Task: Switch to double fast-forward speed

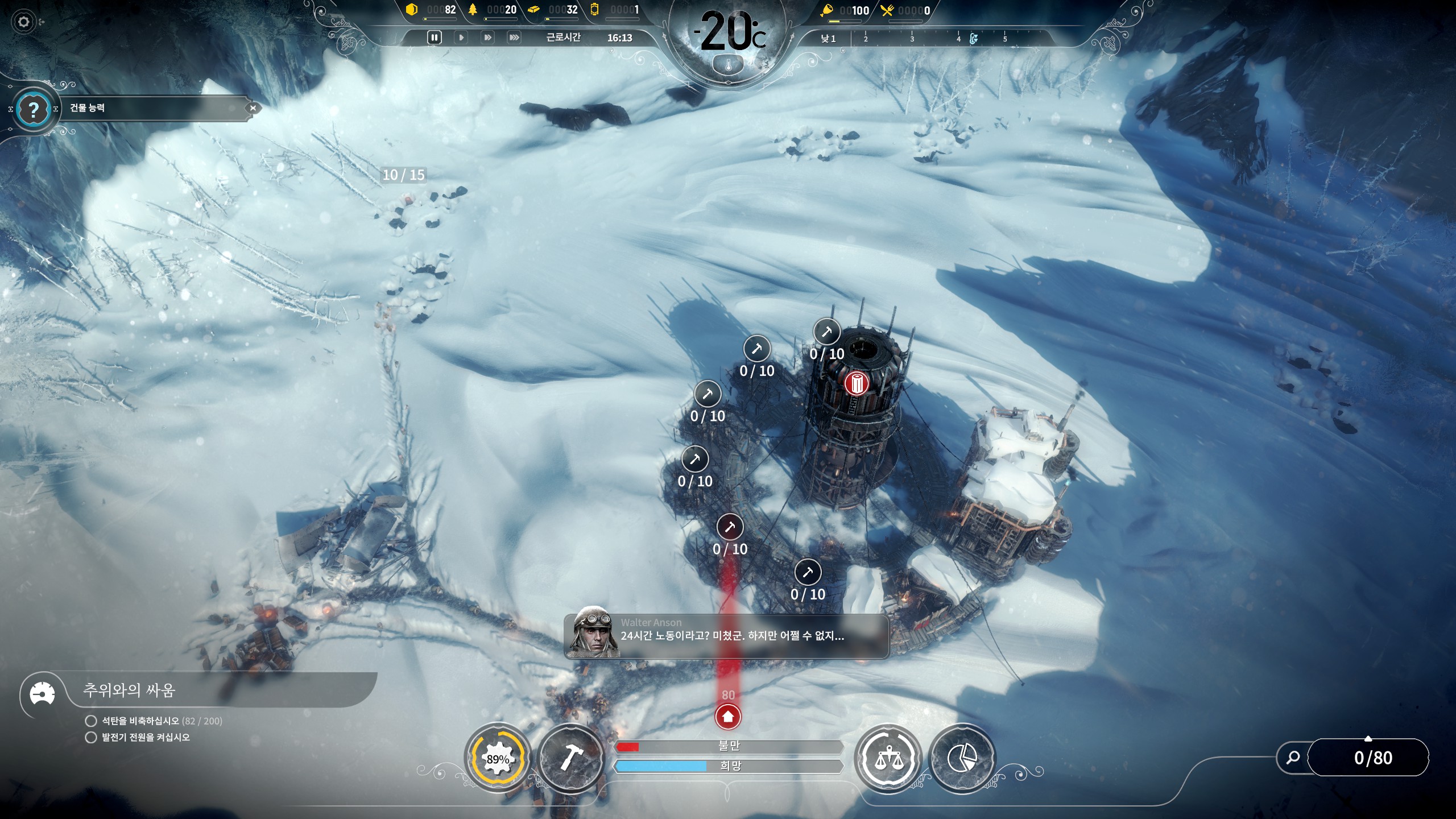Action: click(x=487, y=38)
